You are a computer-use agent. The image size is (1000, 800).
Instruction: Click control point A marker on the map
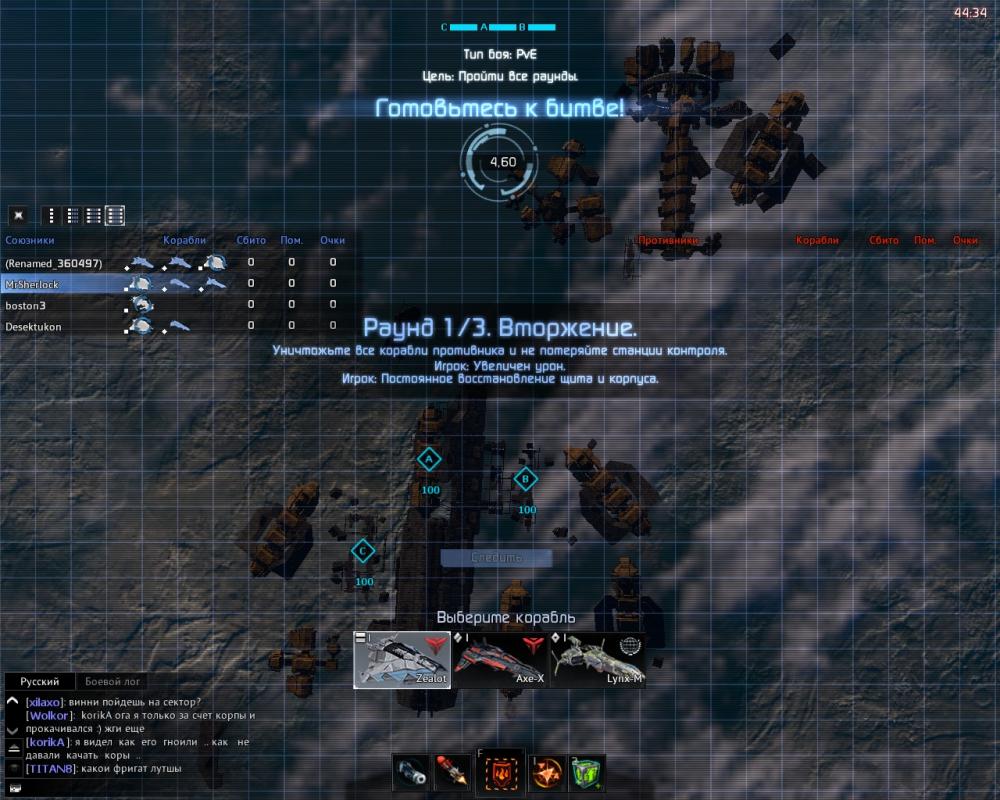point(429,459)
